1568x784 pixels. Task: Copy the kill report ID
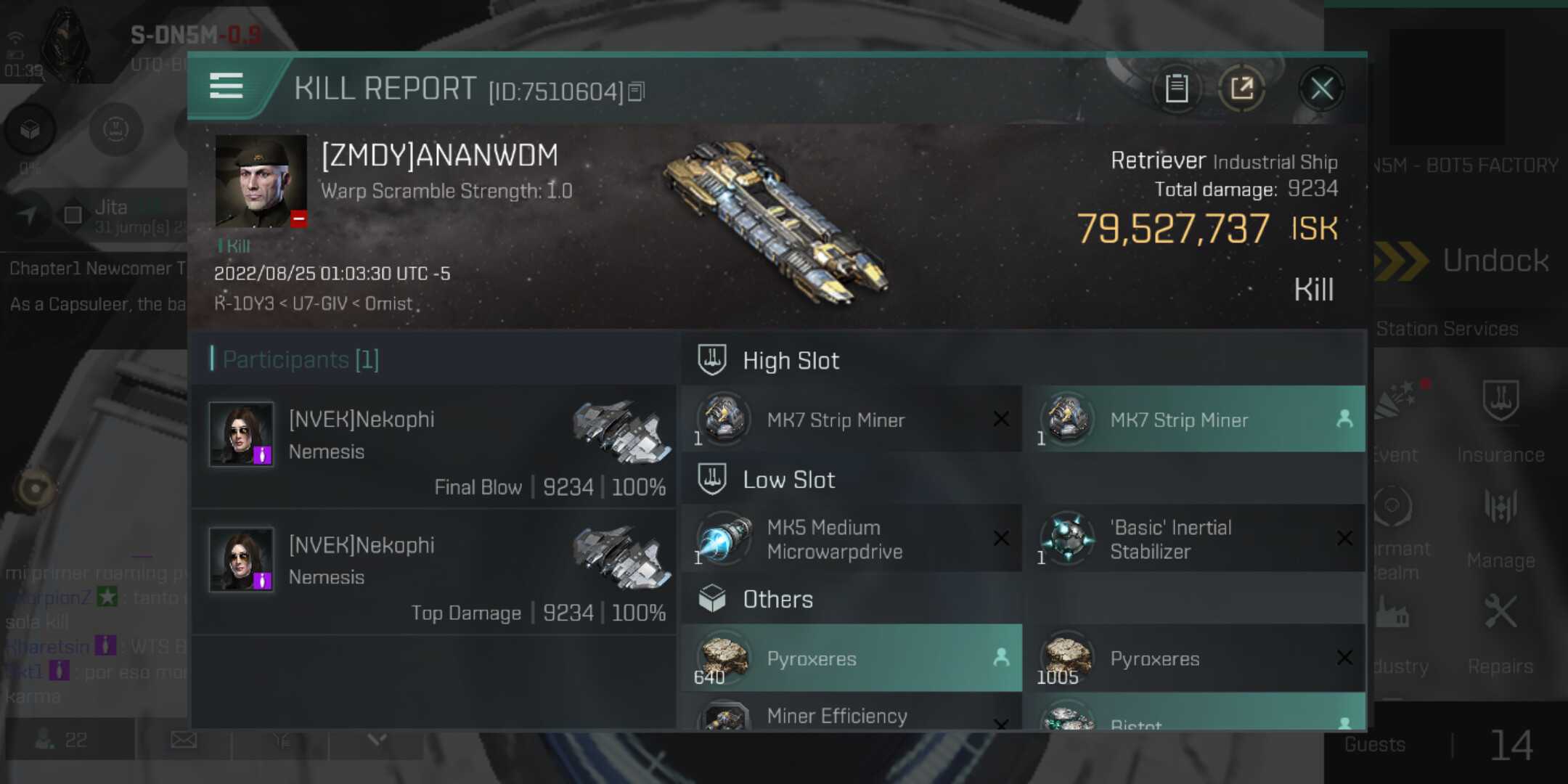pyautogui.click(x=637, y=91)
